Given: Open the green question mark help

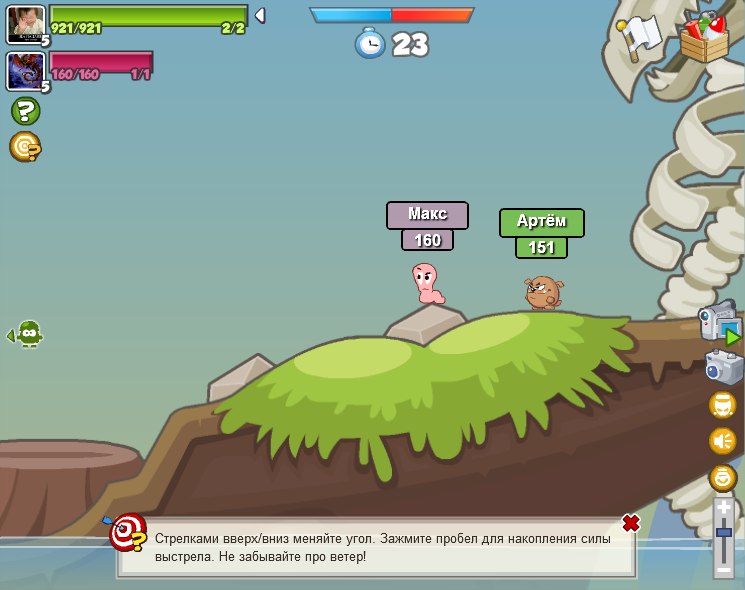Looking at the screenshot, I should point(25,111).
